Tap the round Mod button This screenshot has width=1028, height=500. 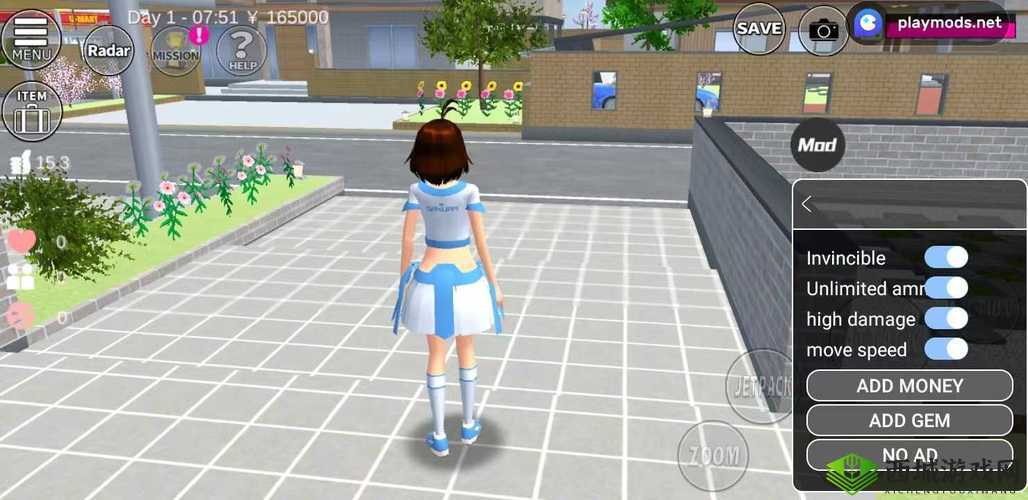817,145
